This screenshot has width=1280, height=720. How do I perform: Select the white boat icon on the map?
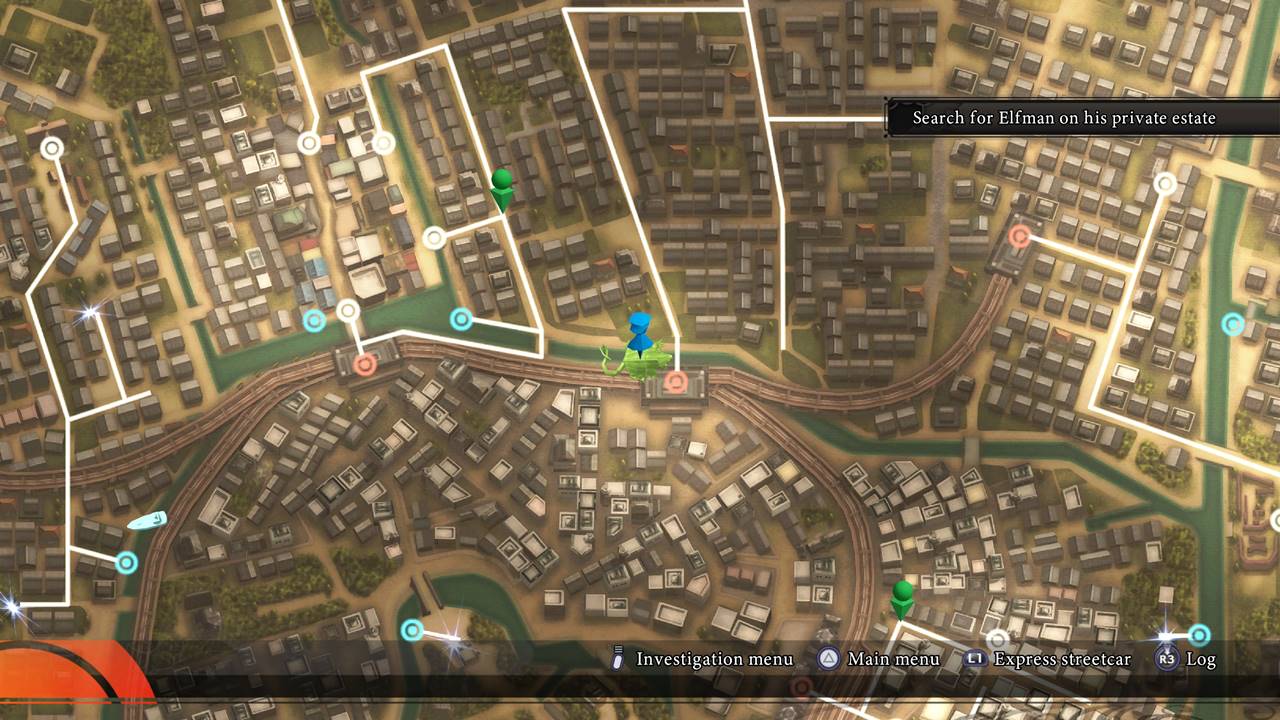pos(146,521)
